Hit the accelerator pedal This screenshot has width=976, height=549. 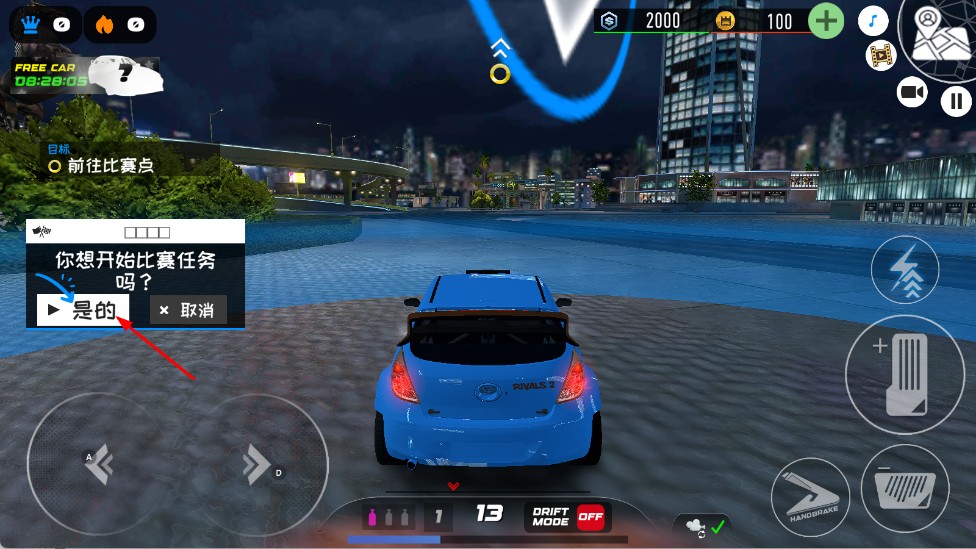coord(904,374)
